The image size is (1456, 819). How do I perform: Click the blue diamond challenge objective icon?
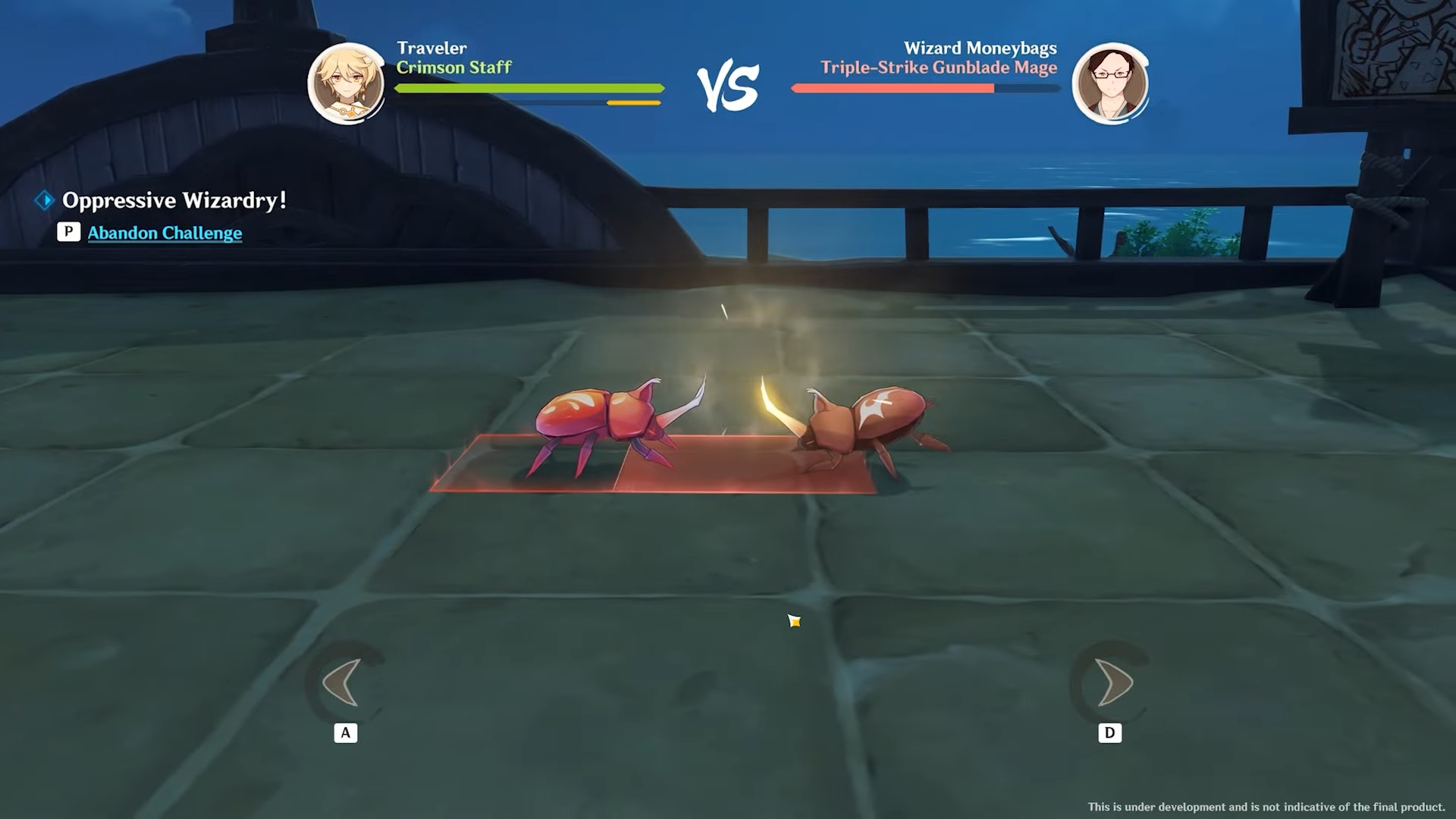(x=42, y=199)
